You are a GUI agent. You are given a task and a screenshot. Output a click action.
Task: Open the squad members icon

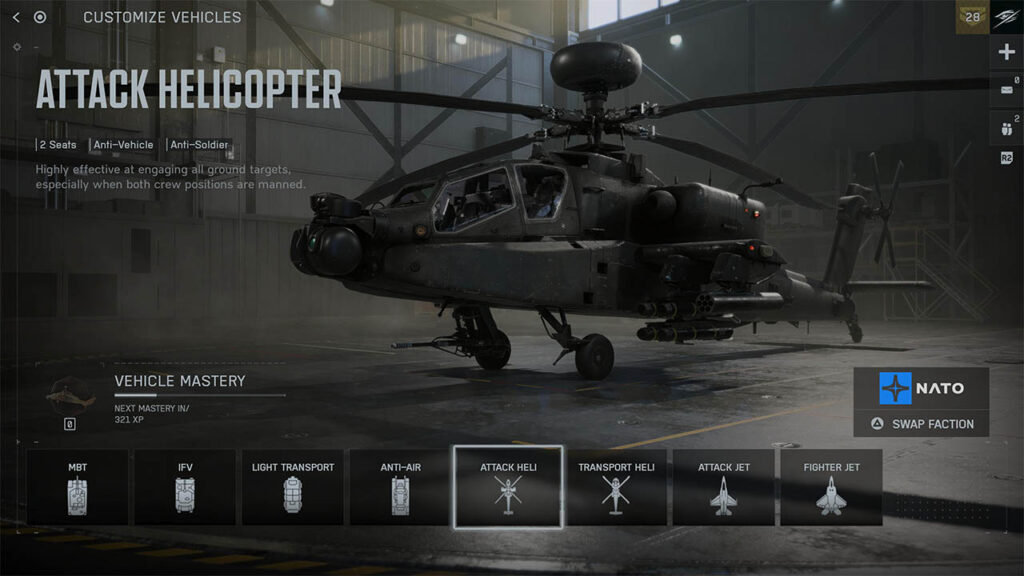(x=1006, y=128)
